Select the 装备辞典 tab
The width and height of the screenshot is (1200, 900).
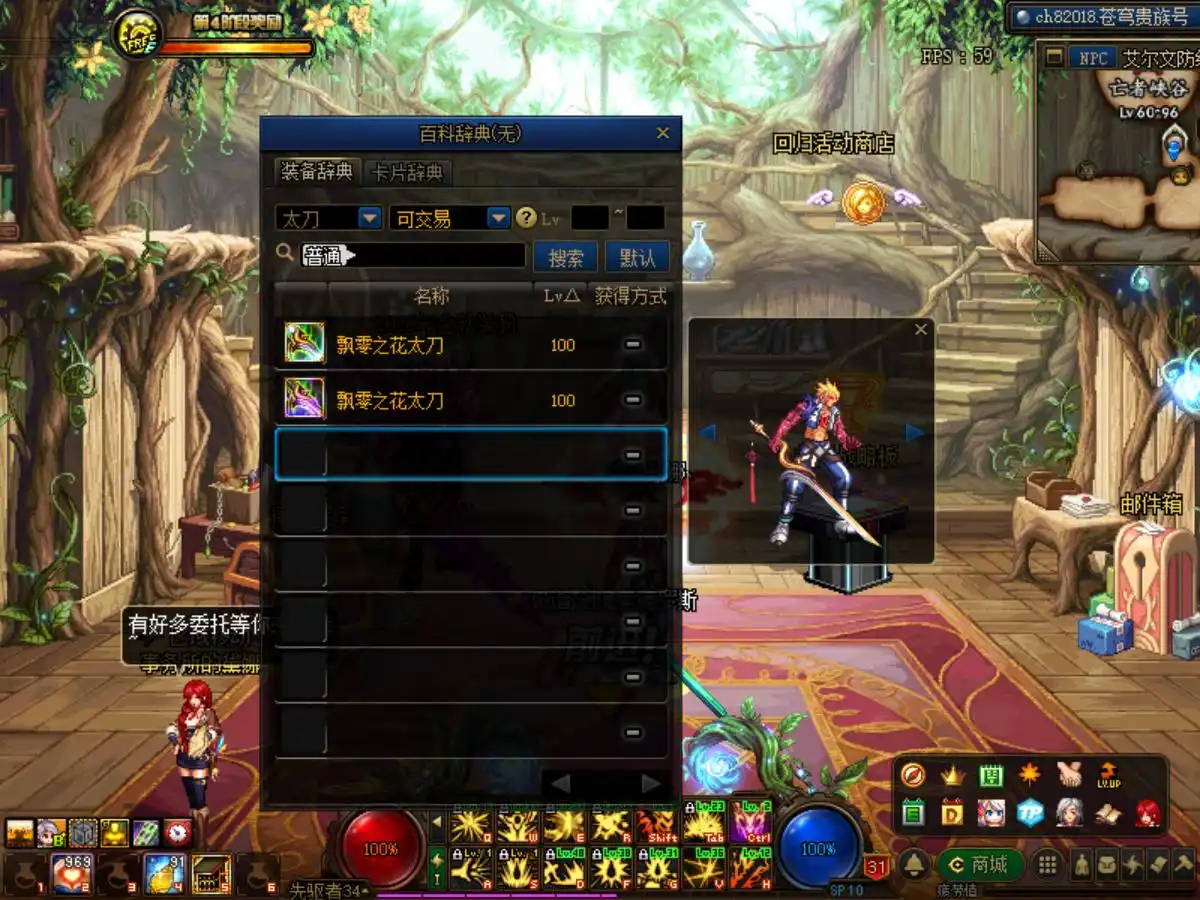click(x=316, y=172)
